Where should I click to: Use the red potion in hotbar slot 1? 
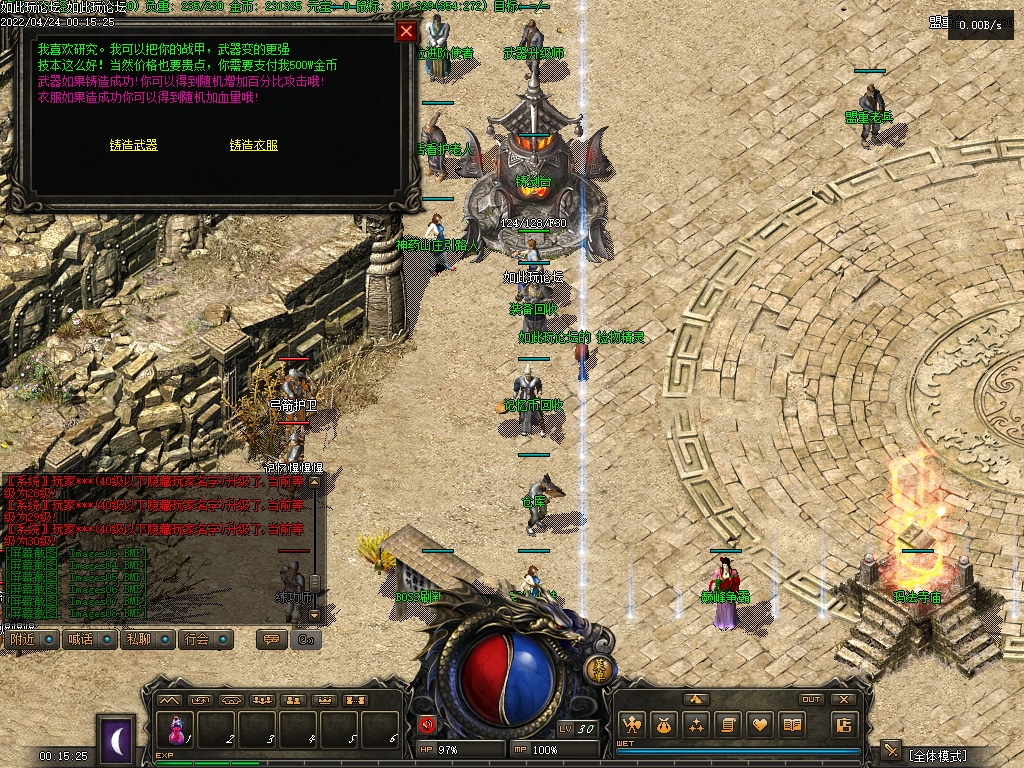(178, 728)
